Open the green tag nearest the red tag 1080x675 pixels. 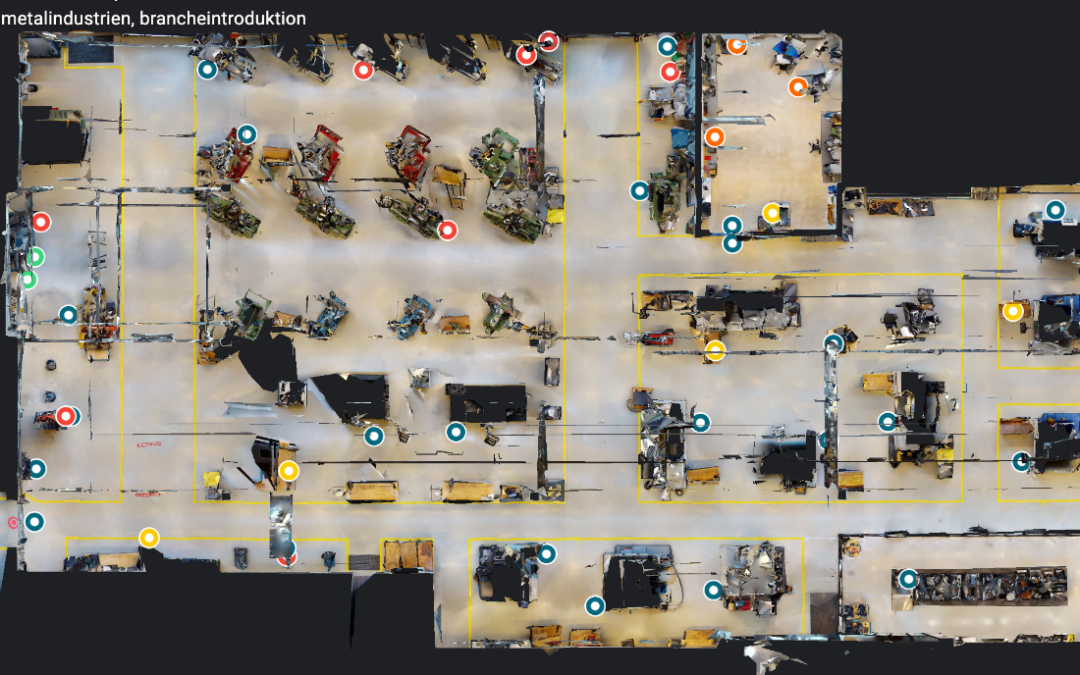pos(35,257)
